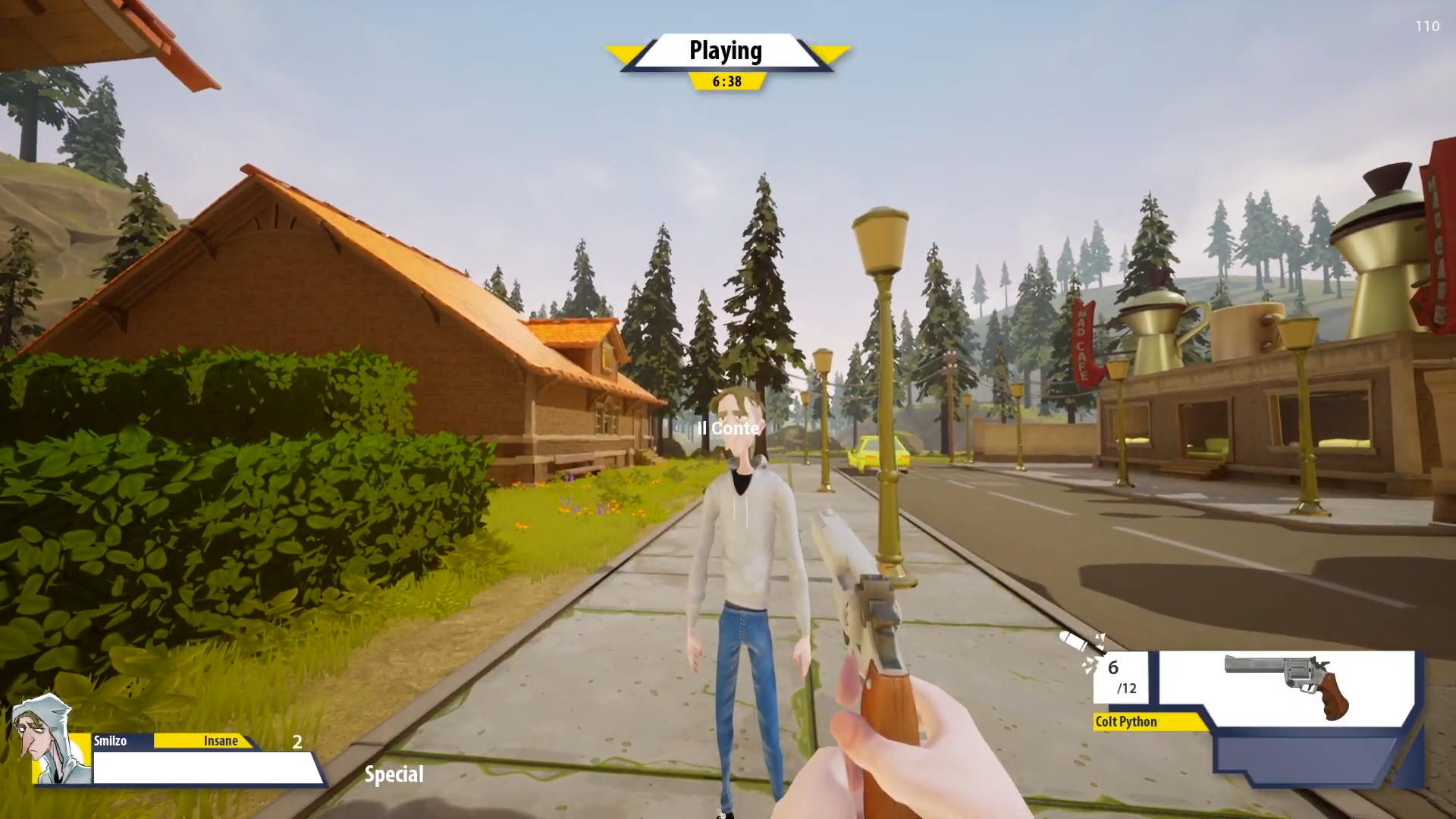Screen dimensions: 1456x819
Task: Toggle the Special status indicator
Action: pyautogui.click(x=394, y=774)
